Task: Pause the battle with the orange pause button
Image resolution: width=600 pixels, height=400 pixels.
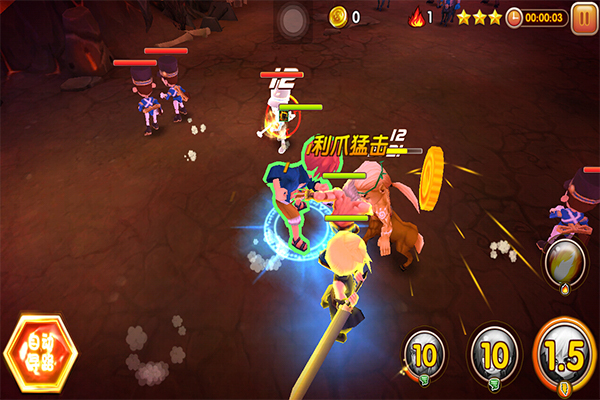Action: click(582, 17)
